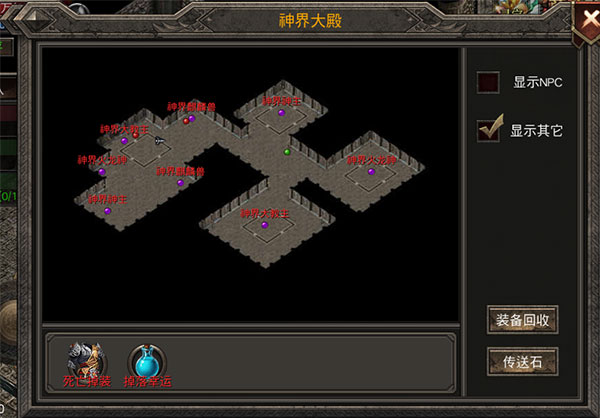Use the 传送石 teleport stone button
The width and height of the screenshot is (600, 418).
521,361
